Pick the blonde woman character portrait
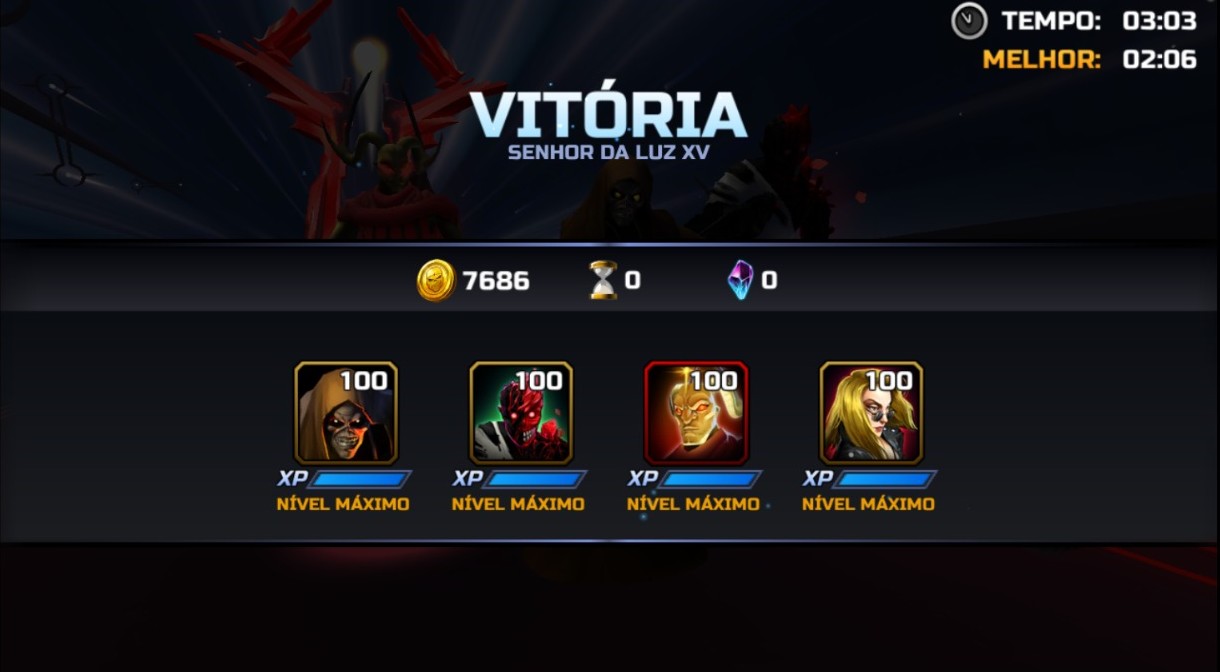This screenshot has width=1220, height=672. tap(871, 413)
